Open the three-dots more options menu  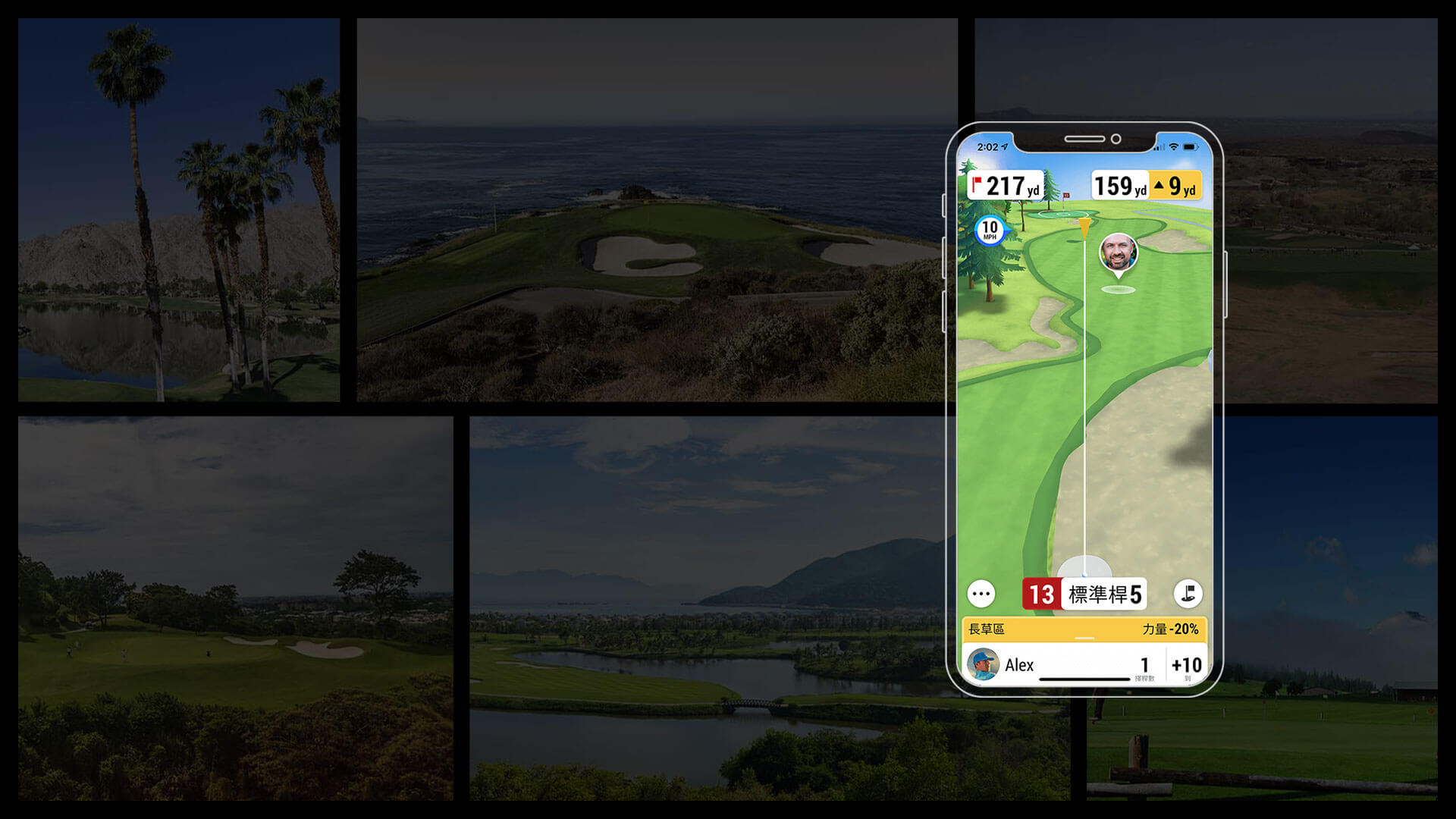(981, 594)
